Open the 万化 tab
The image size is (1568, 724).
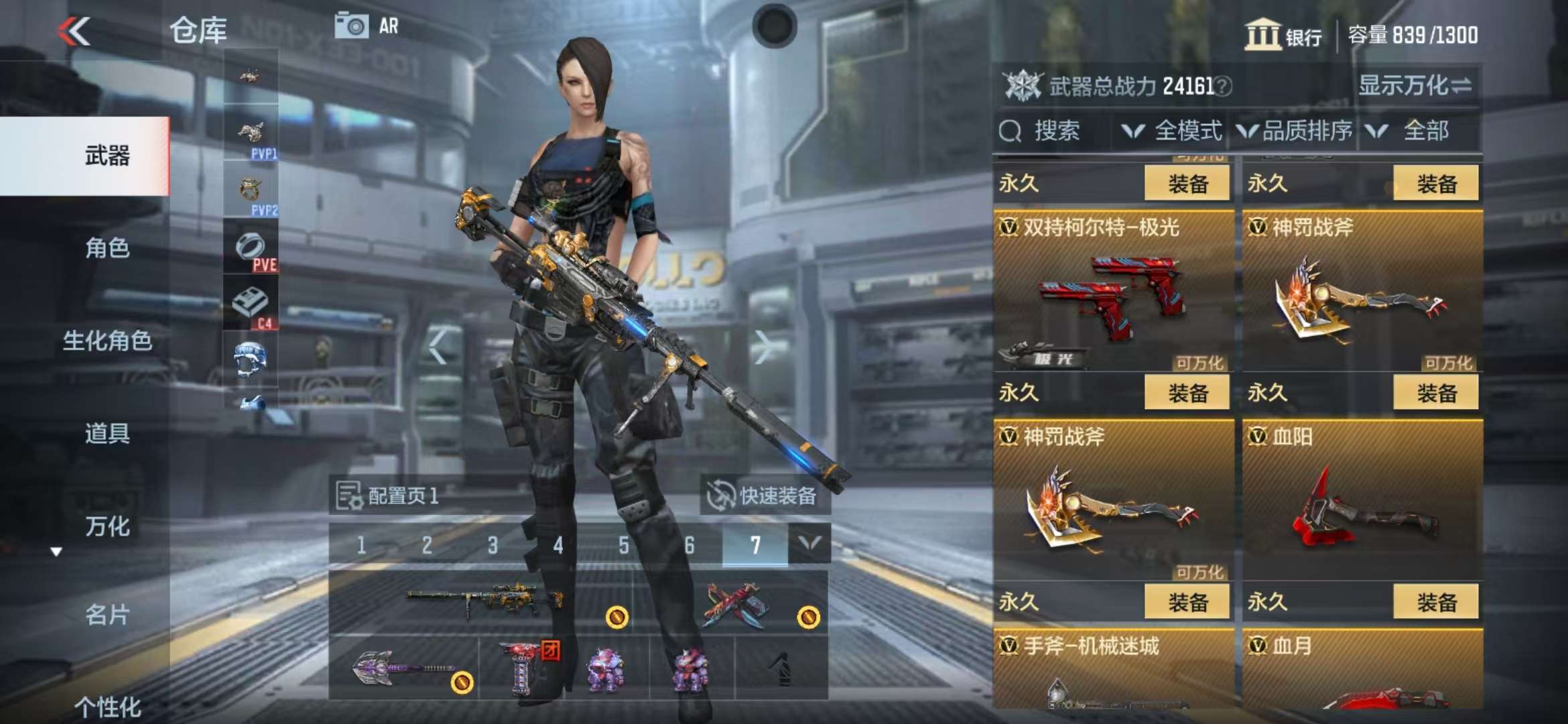[107, 526]
